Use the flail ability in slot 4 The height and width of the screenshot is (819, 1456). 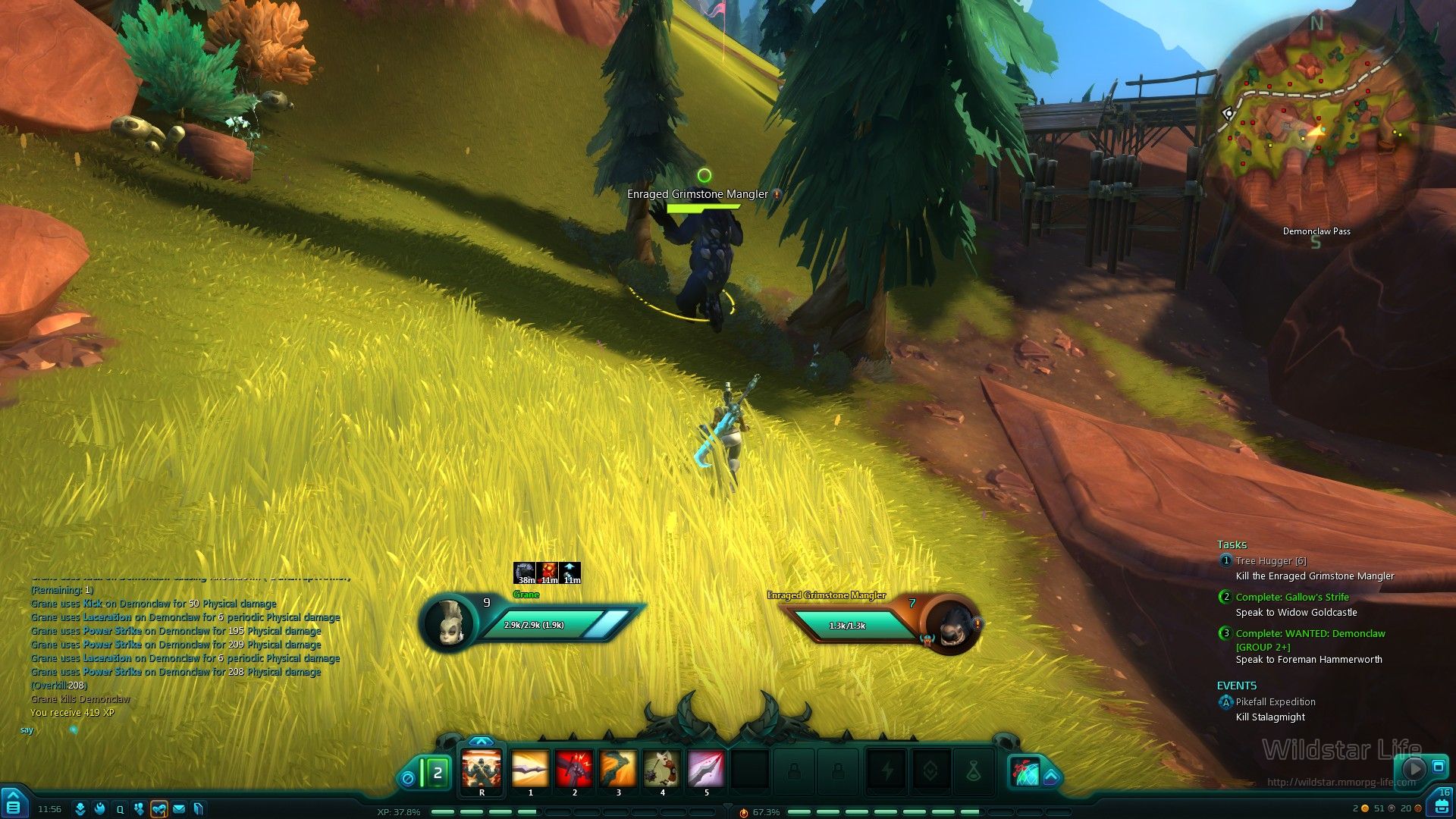pyautogui.click(x=662, y=770)
